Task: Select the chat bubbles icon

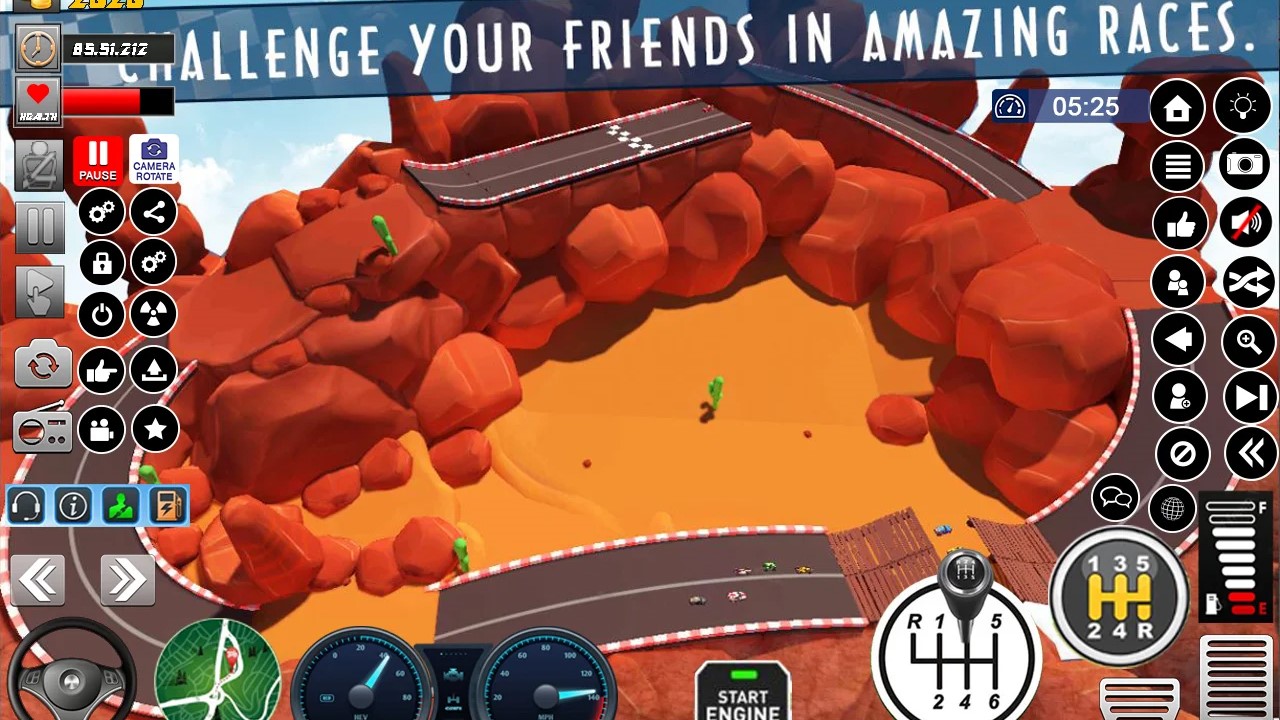Action: [1114, 500]
